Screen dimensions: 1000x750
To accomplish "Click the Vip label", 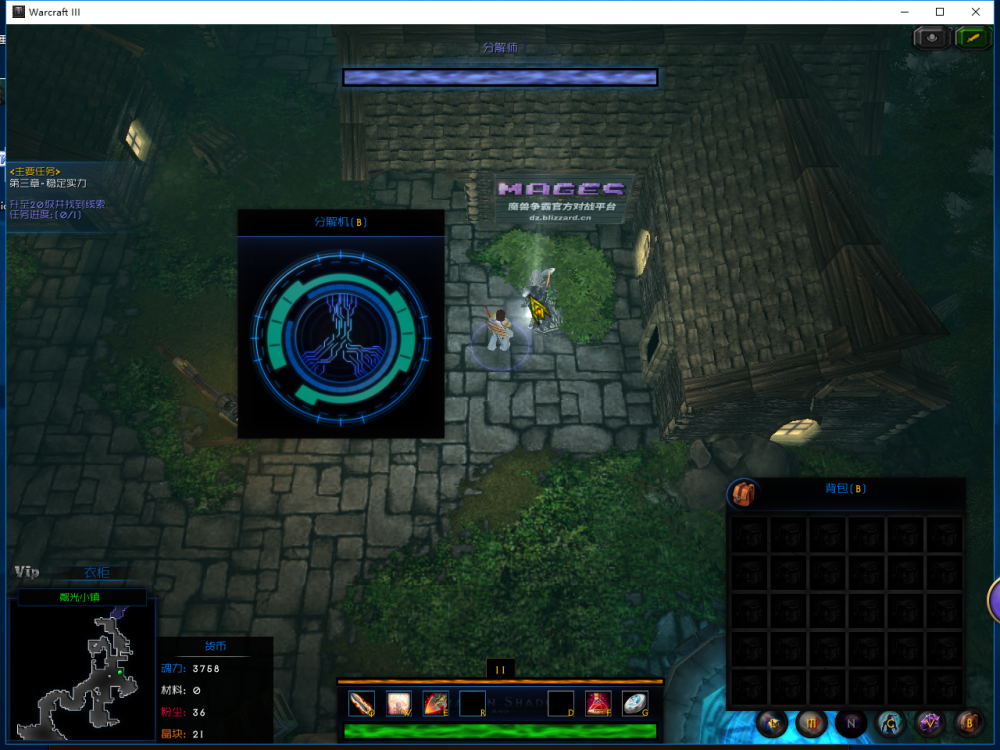I will 27,572.
